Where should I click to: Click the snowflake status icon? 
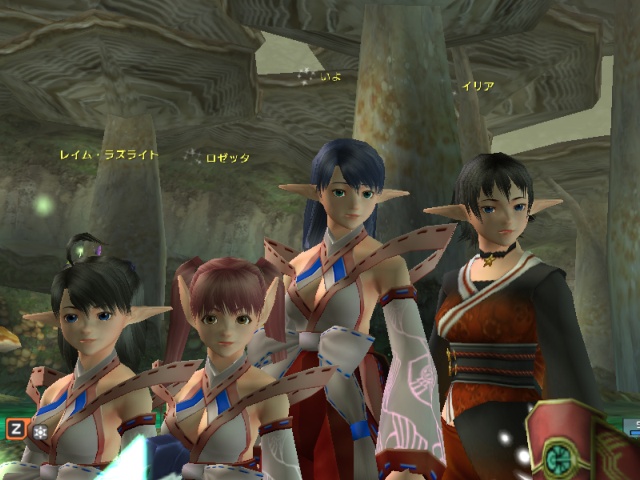pos(40,430)
